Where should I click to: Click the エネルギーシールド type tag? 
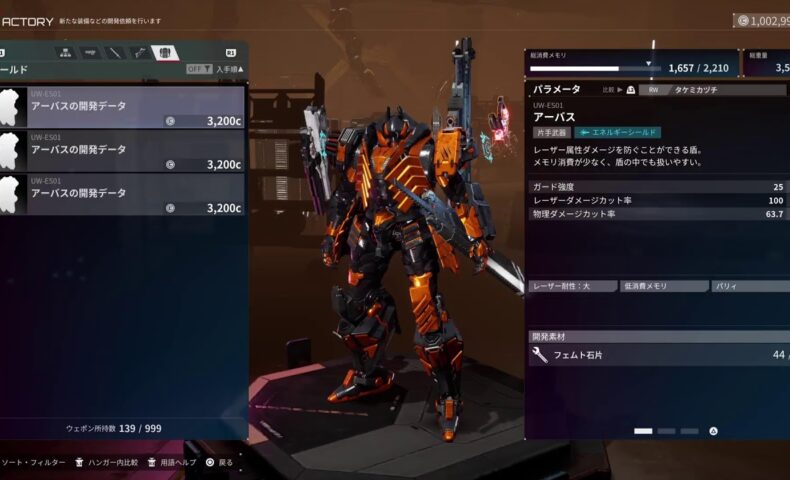tap(617, 132)
